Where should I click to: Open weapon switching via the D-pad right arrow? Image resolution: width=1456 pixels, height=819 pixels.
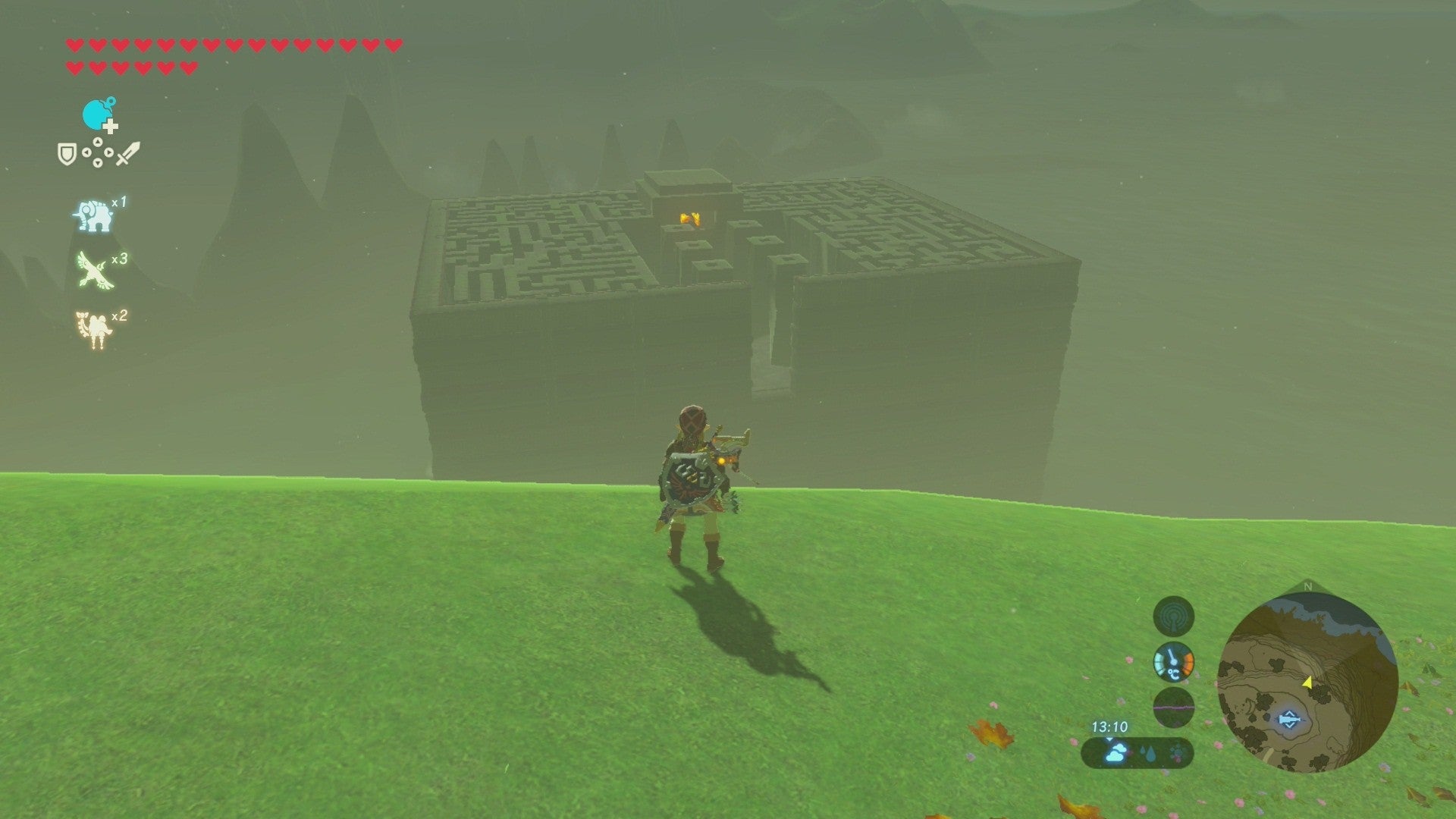point(109,152)
